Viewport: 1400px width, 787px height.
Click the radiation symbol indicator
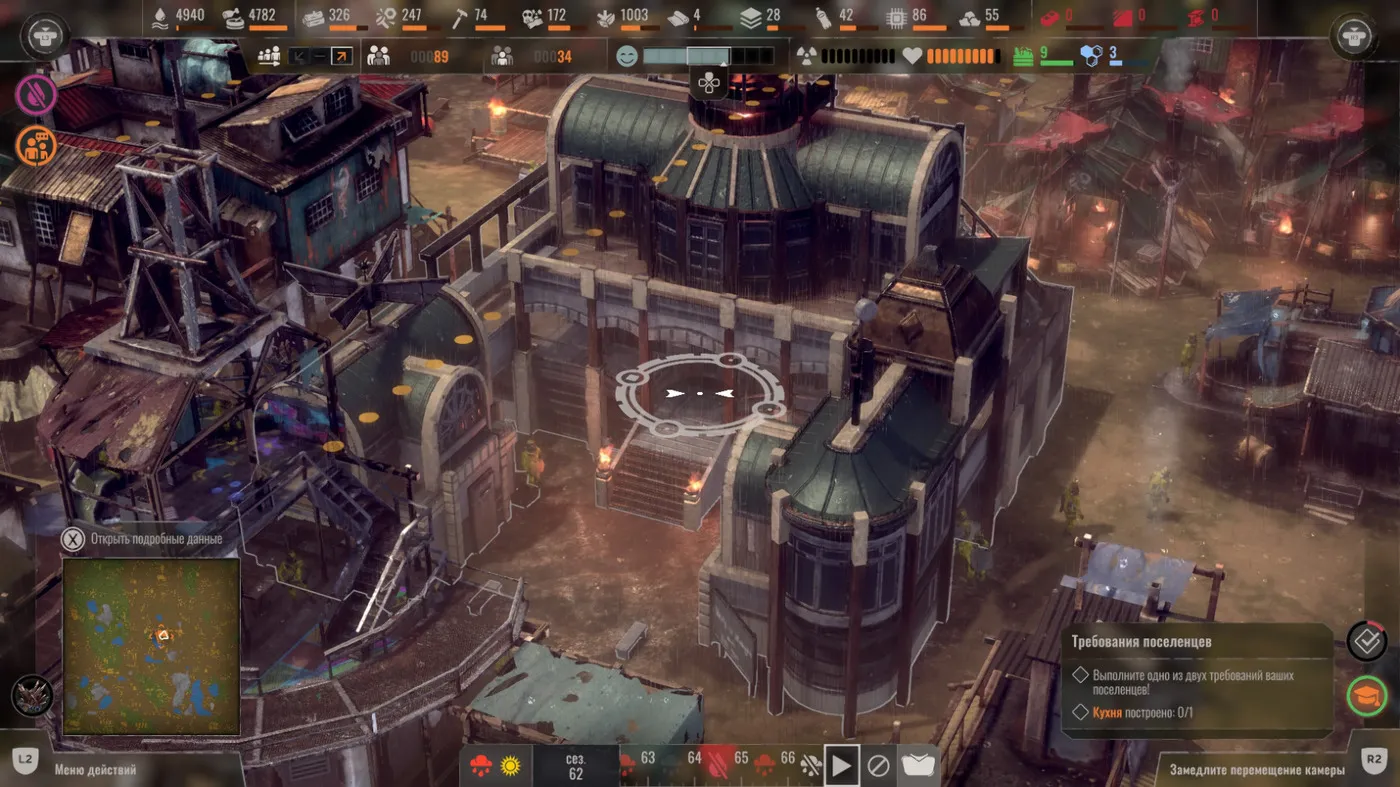point(807,57)
